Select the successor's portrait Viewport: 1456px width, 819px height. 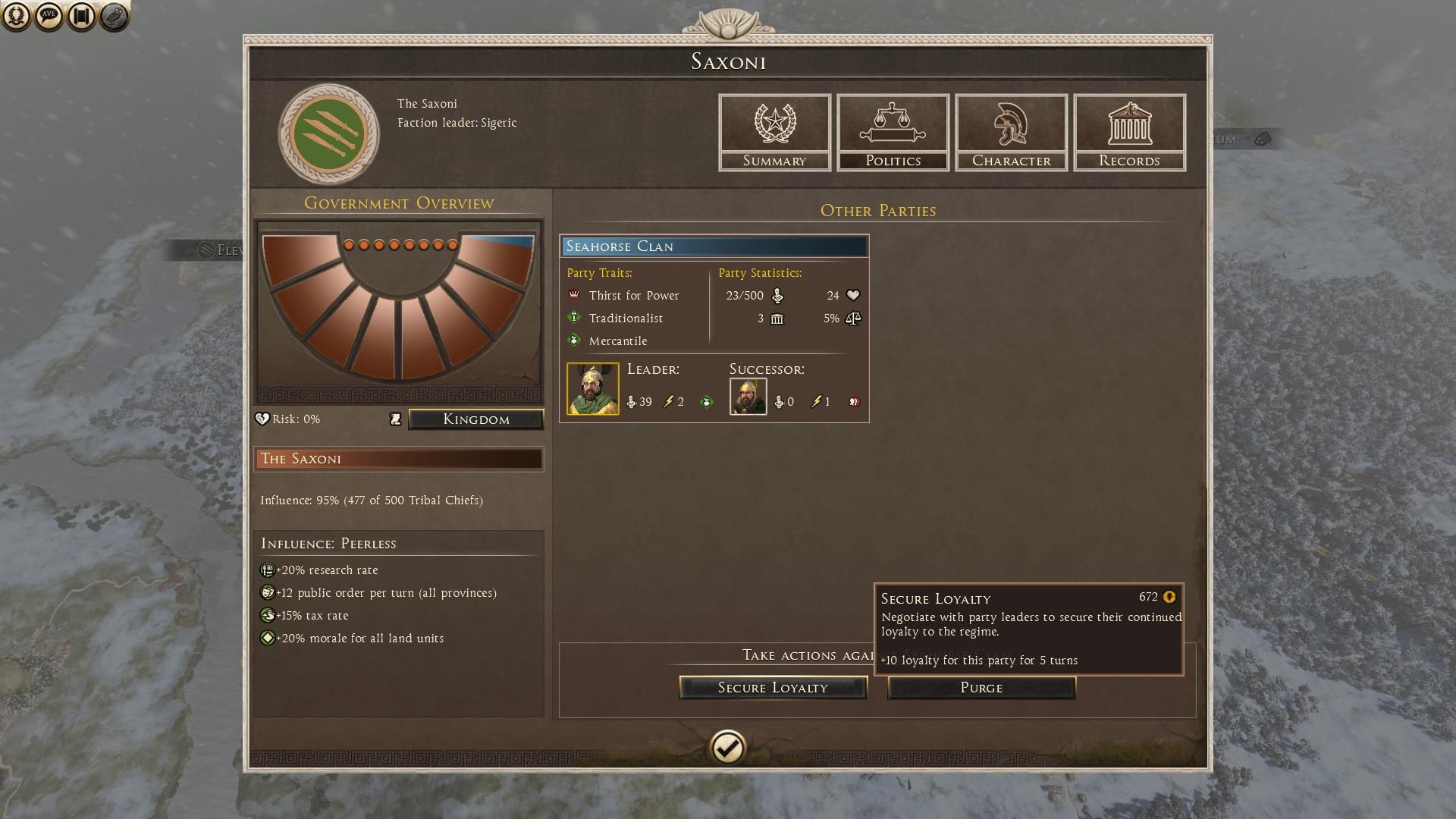coord(748,397)
